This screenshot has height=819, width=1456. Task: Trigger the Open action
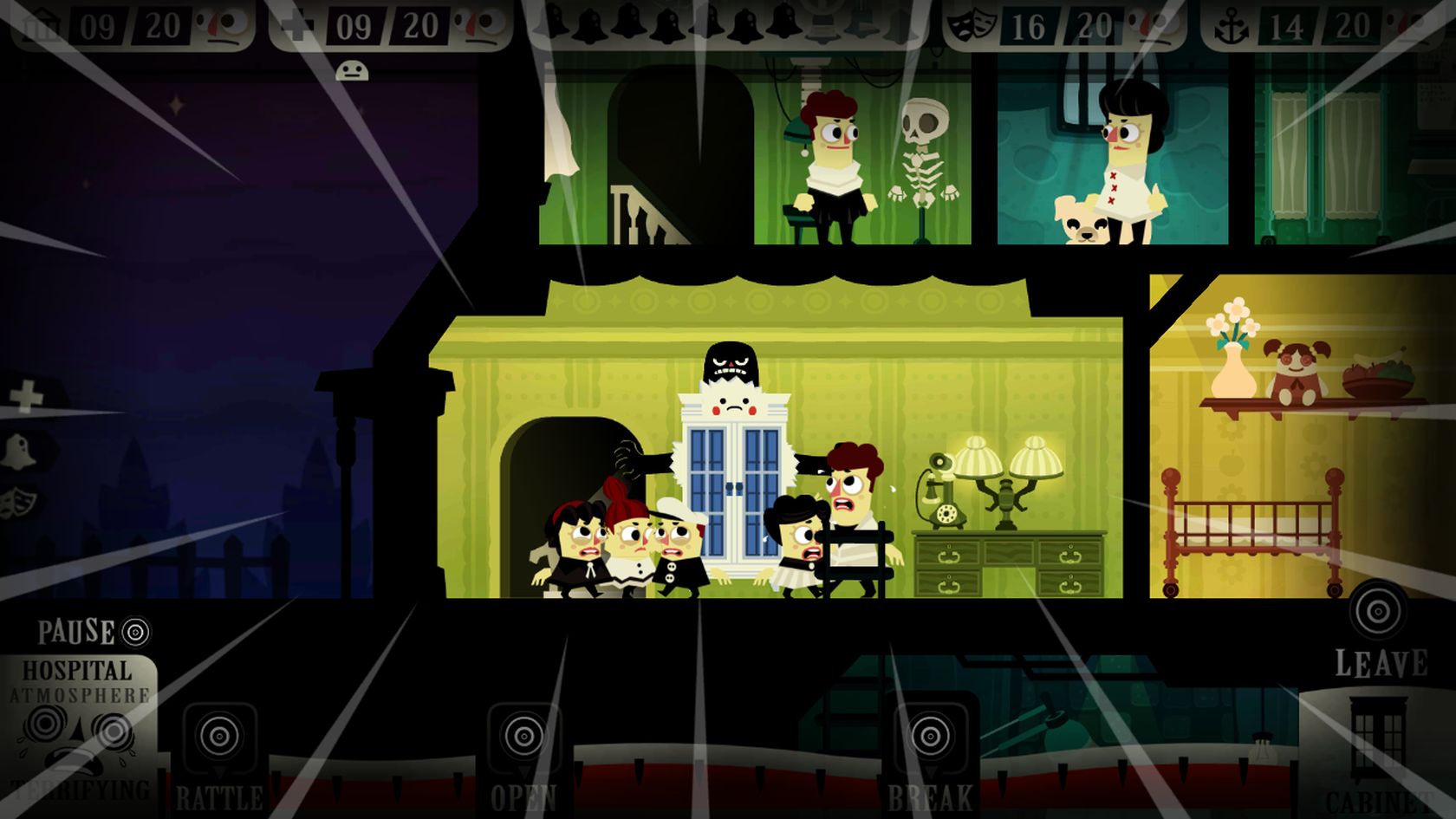(x=523, y=738)
